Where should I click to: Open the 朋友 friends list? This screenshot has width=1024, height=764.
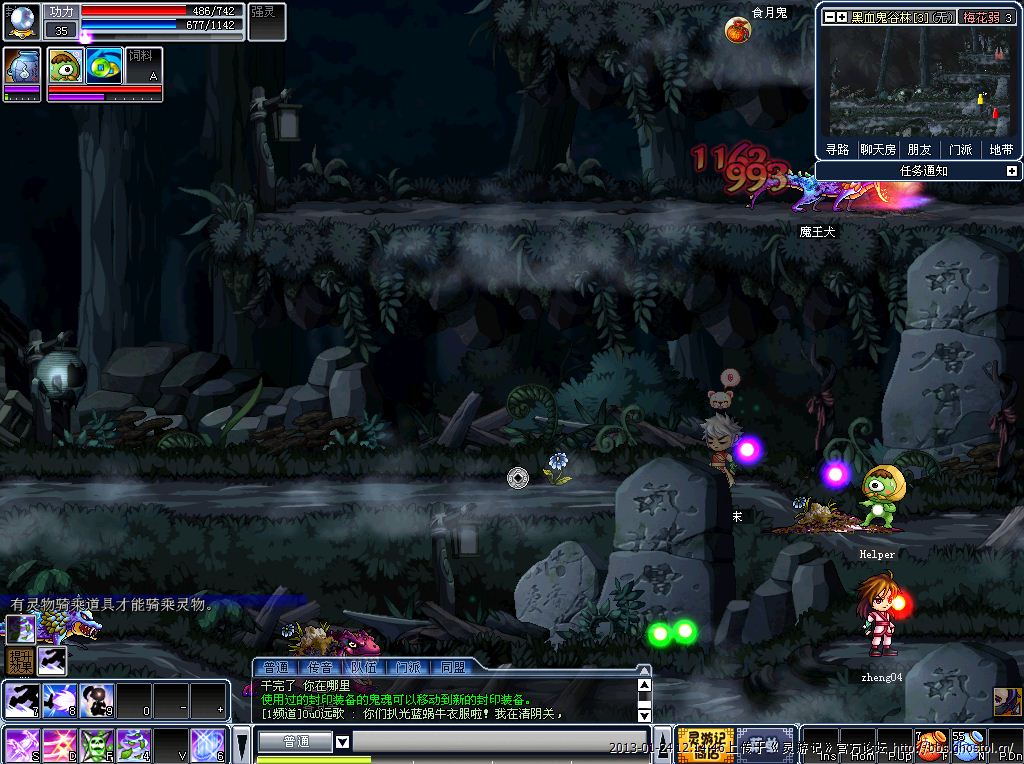click(919, 149)
